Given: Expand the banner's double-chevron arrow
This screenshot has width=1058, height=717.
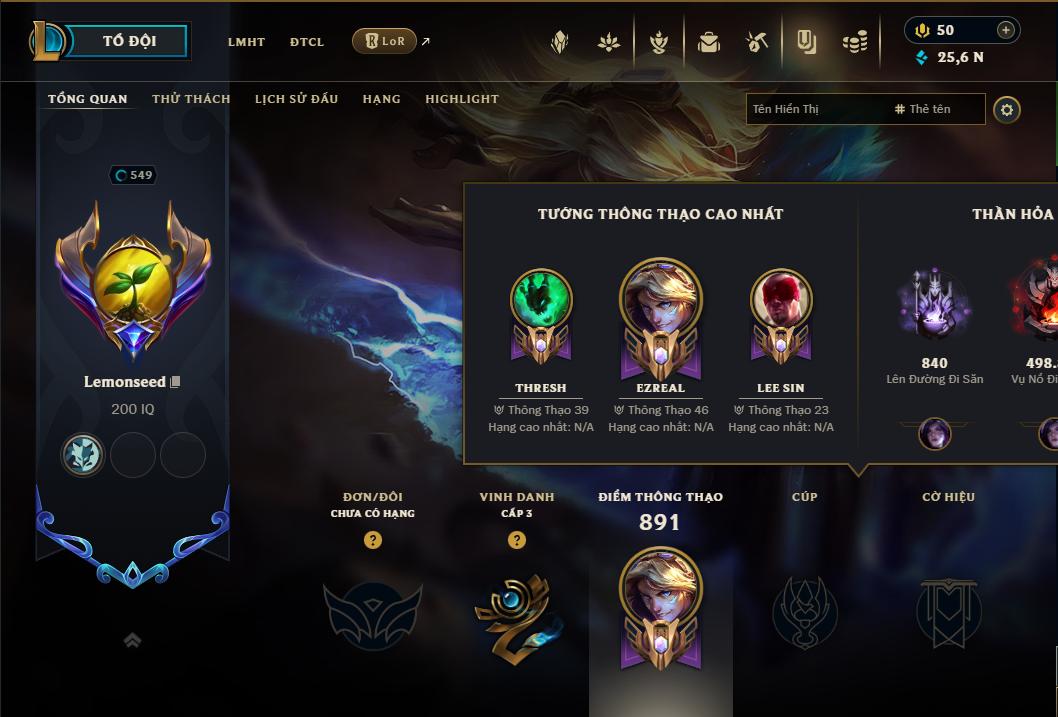Looking at the screenshot, I should [x=132, y=640].
